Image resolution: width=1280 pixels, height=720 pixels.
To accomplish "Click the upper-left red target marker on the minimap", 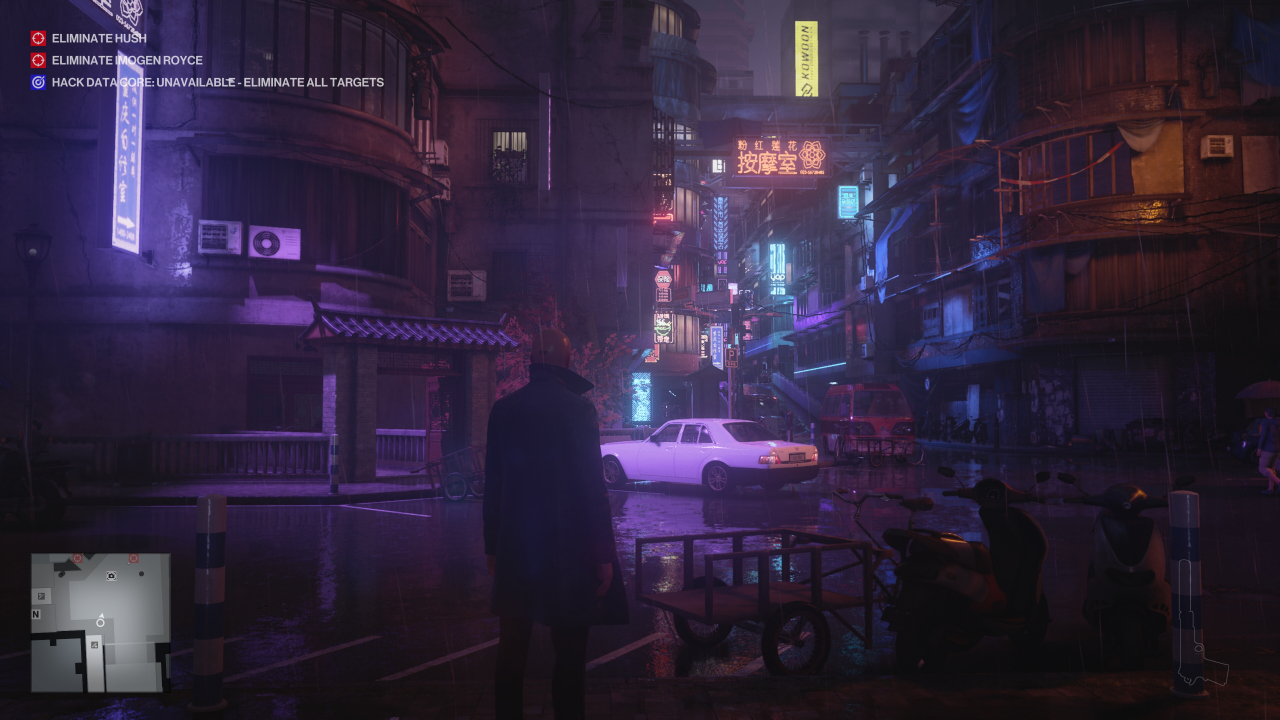I will pyautogui.click(x=77, y=556).
